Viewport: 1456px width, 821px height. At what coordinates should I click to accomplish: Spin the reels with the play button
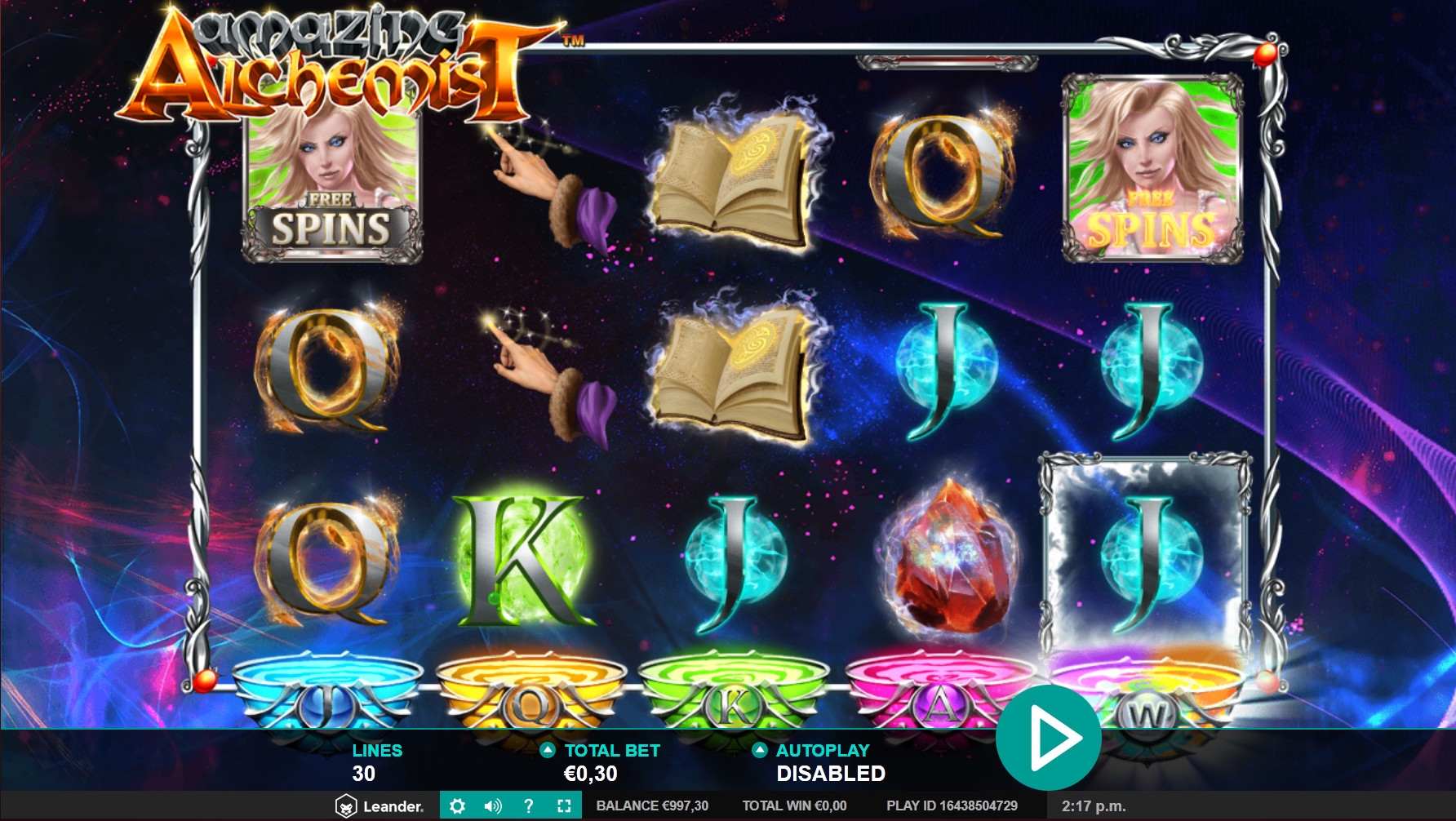click(x=1049, y=738)
